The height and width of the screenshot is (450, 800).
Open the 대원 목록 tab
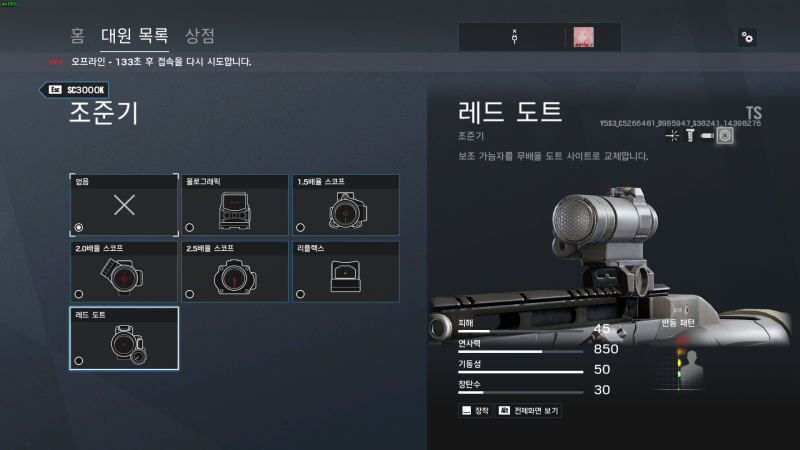coord(135,36)
